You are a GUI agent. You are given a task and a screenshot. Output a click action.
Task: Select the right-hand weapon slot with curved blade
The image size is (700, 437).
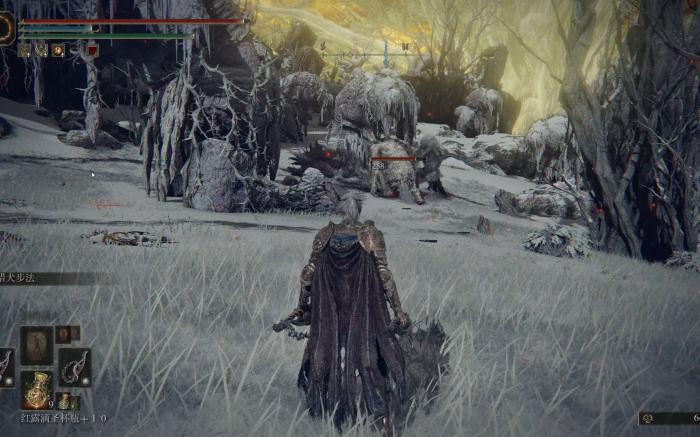point(74,367)
